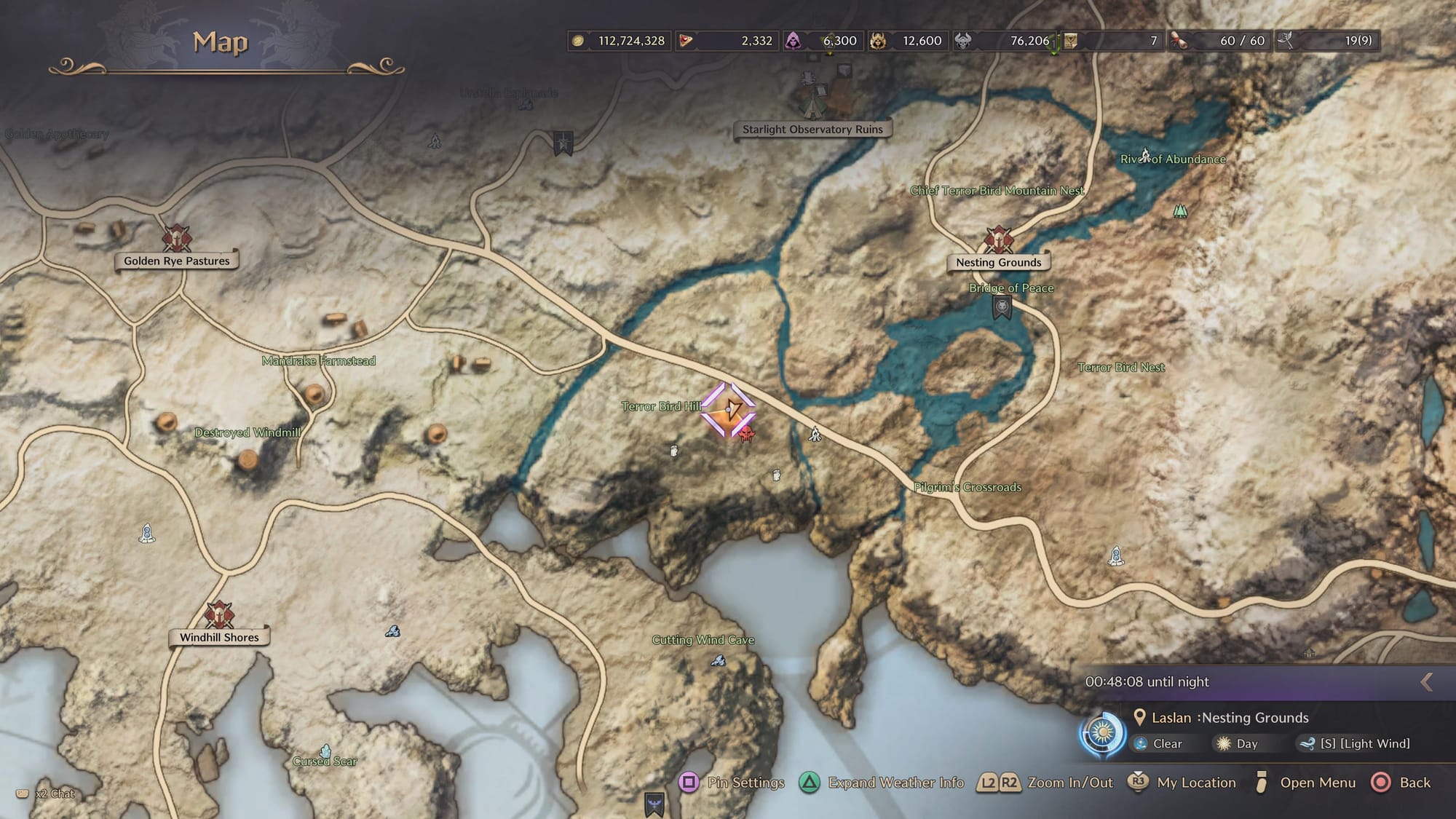The height and width of the screenshot is (819, 1456).
Task: Click the red skull enemy marker
Action: point(746,435)
